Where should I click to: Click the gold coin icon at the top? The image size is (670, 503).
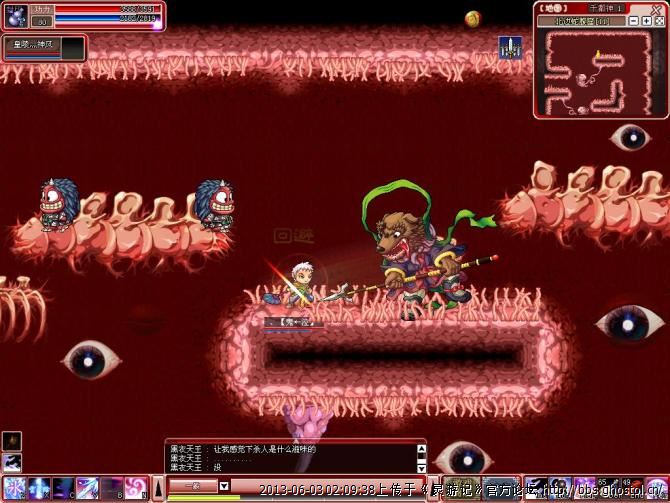473,18
